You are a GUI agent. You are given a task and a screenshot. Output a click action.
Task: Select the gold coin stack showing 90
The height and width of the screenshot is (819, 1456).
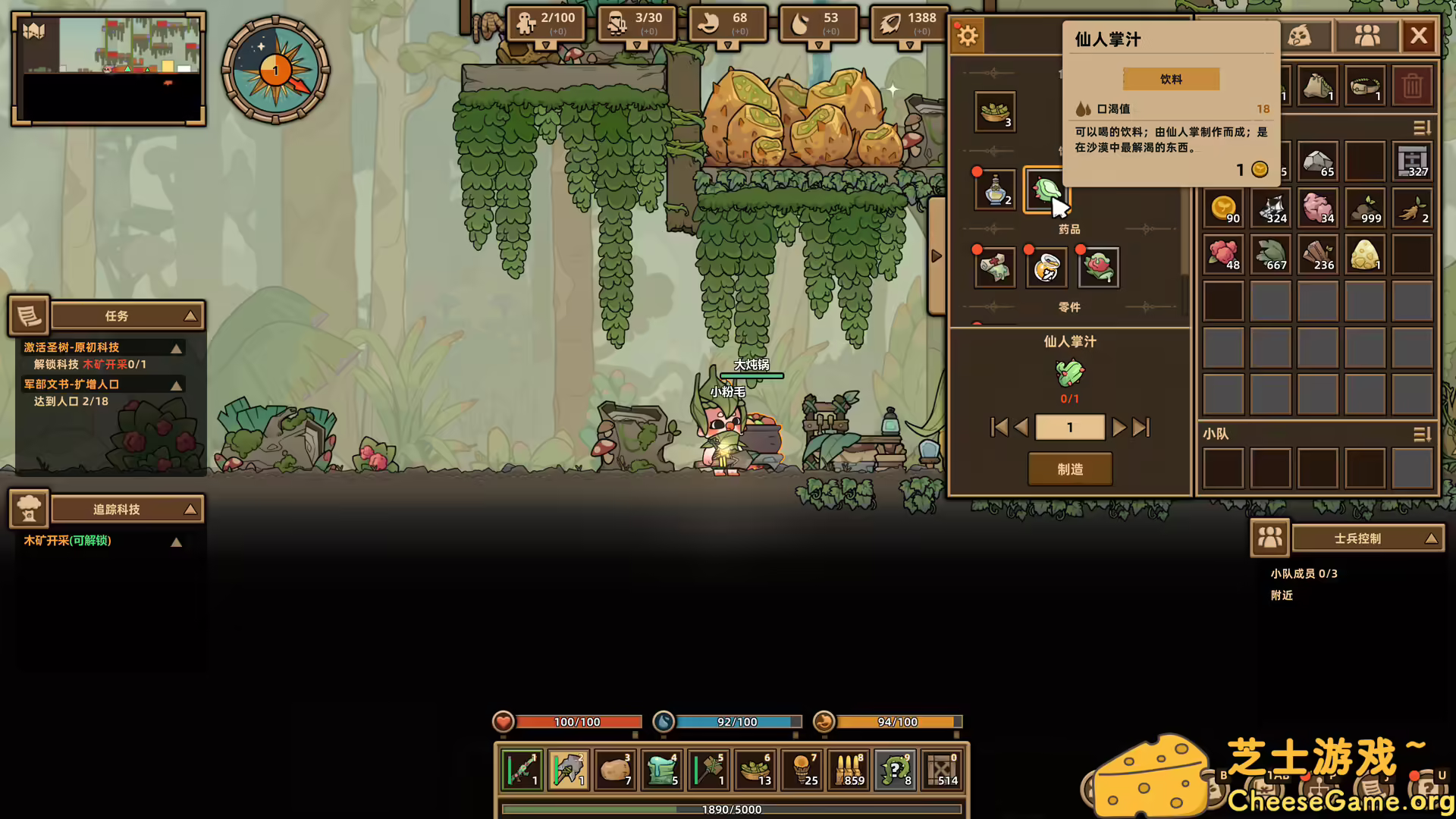pos(1223,209)
